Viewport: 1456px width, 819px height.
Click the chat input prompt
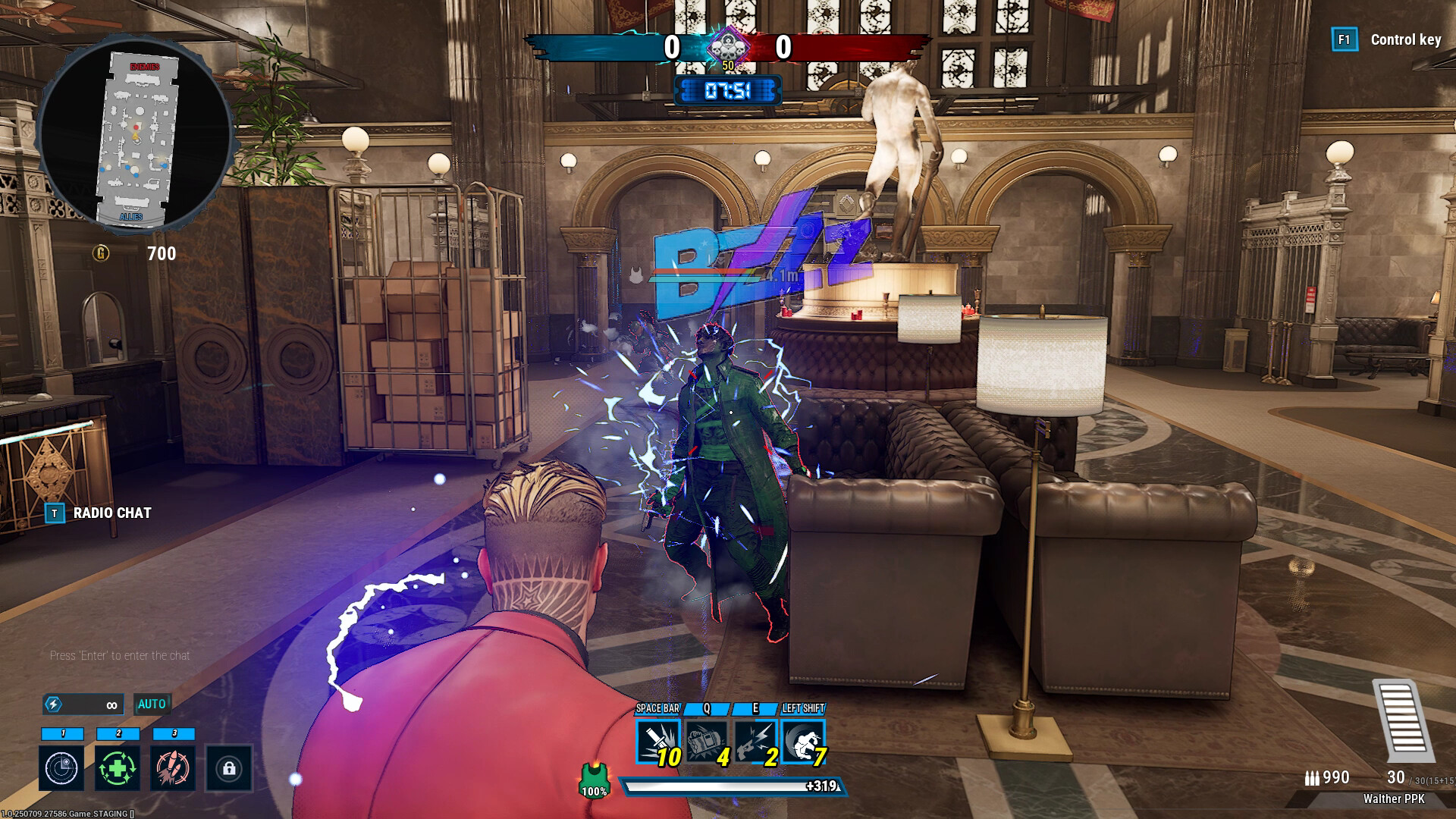(120, 655)
